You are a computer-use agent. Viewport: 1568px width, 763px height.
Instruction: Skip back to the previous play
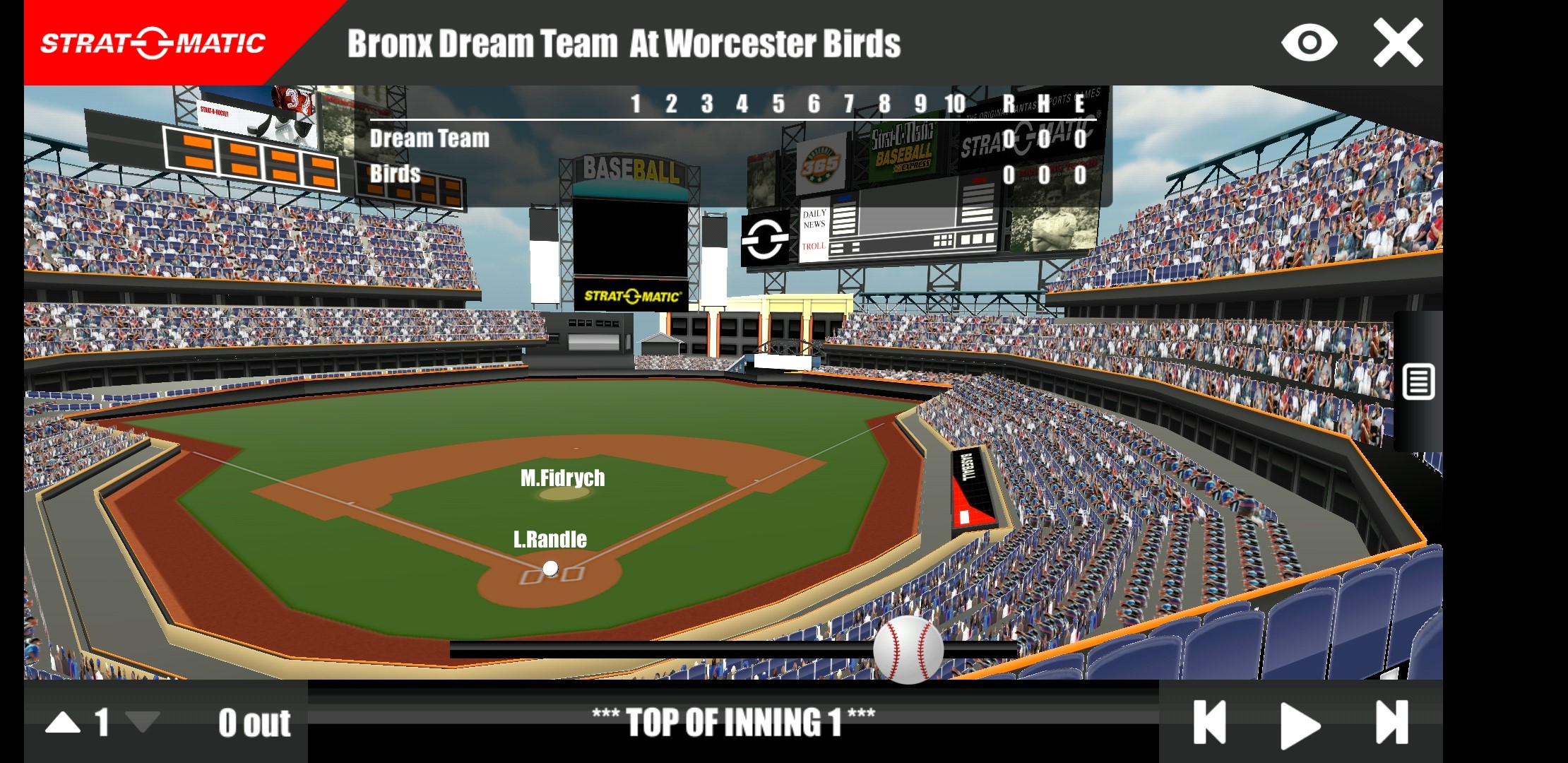click(1210, 723)
